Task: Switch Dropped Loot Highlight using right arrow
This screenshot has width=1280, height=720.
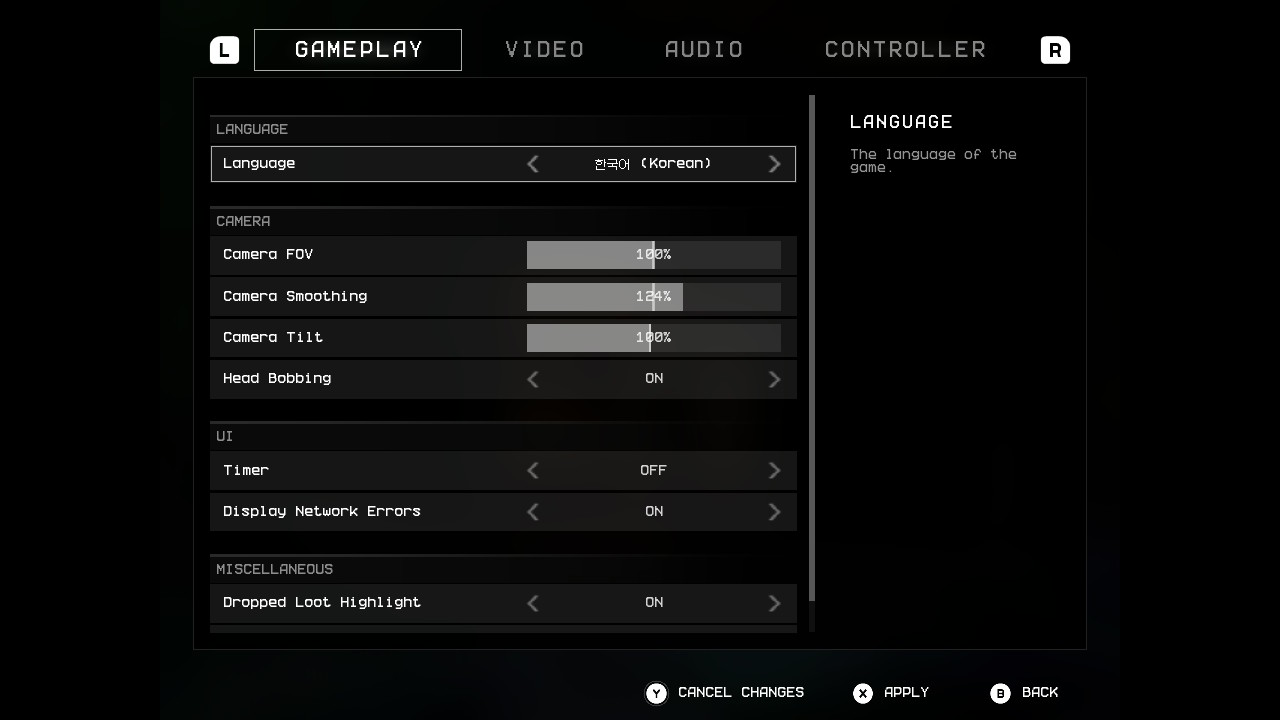Action: tap(774, 603)
